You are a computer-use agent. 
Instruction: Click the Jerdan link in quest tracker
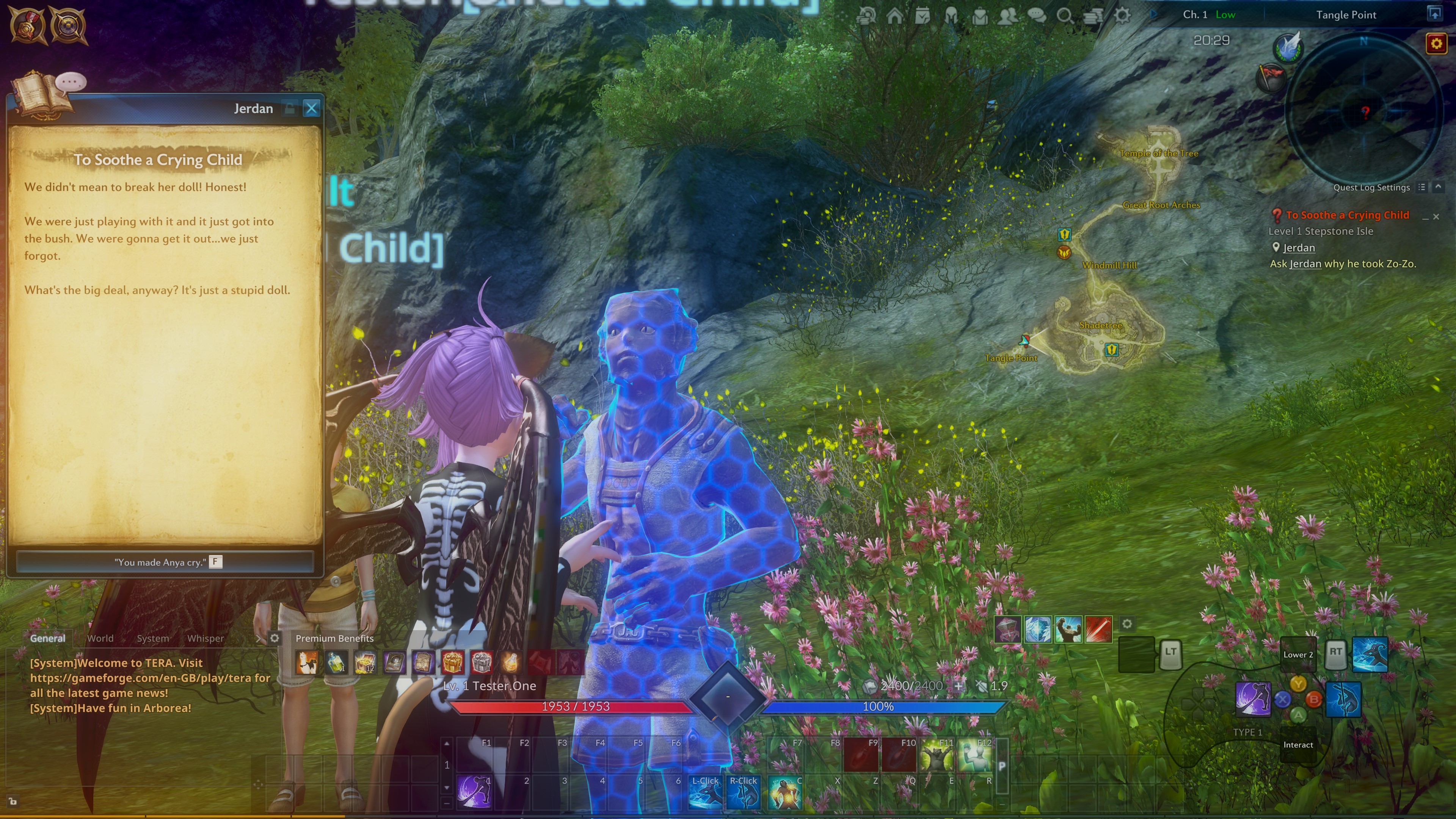(x=1298, y=248)
